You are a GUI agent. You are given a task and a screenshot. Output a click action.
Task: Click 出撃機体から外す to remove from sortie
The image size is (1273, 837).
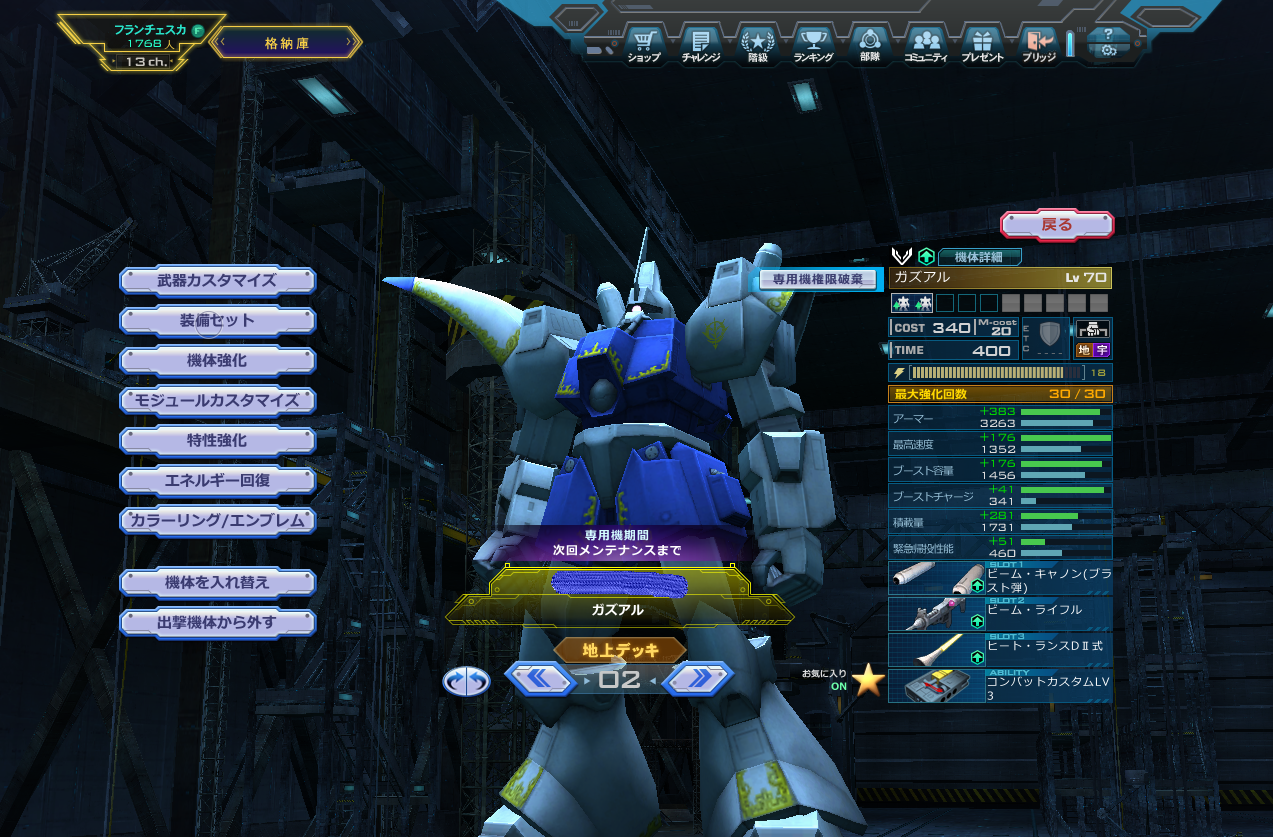click(x=217, y=622)
